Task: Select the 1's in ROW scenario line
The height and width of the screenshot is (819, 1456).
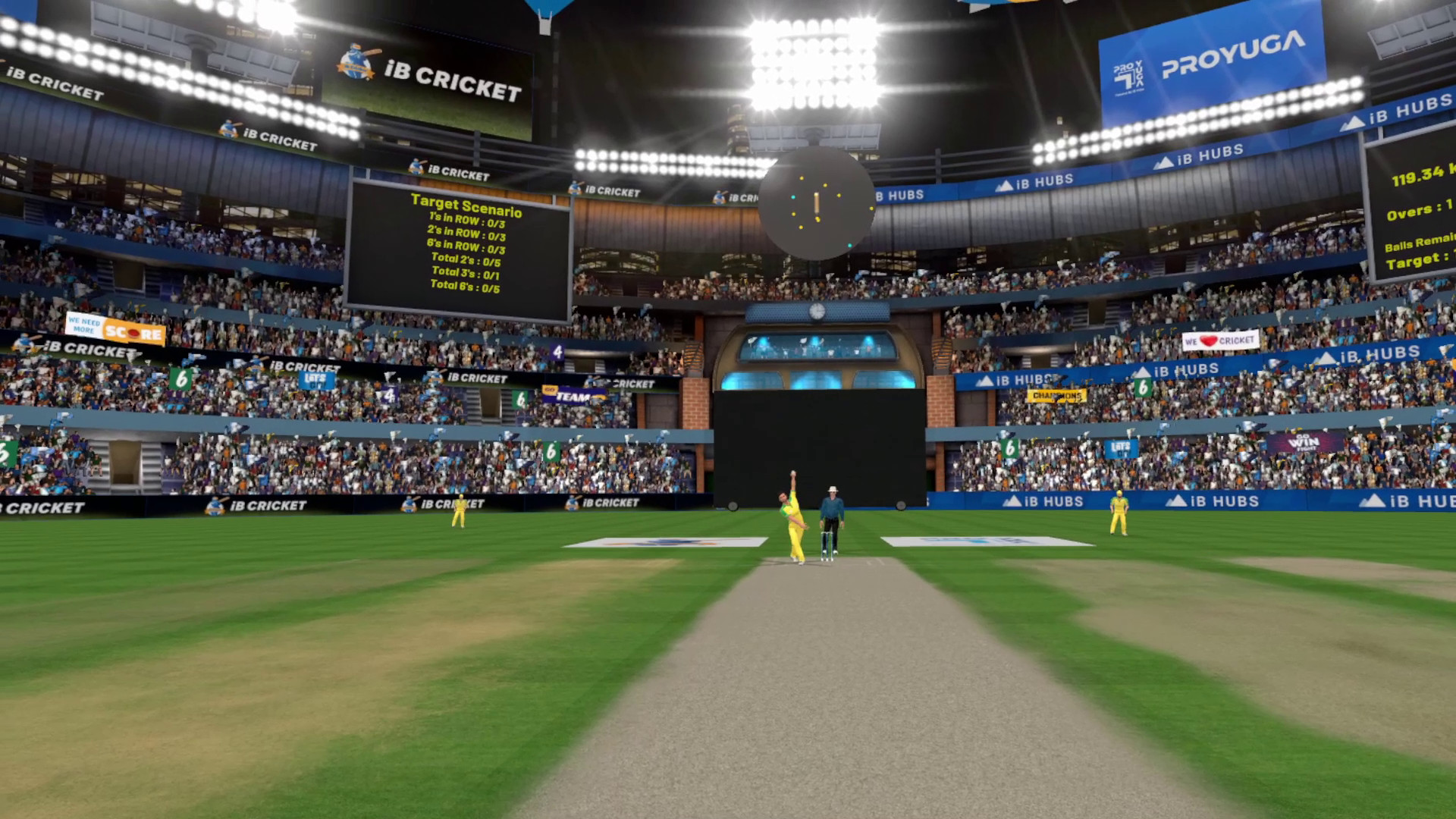Action: coord(469,218)
